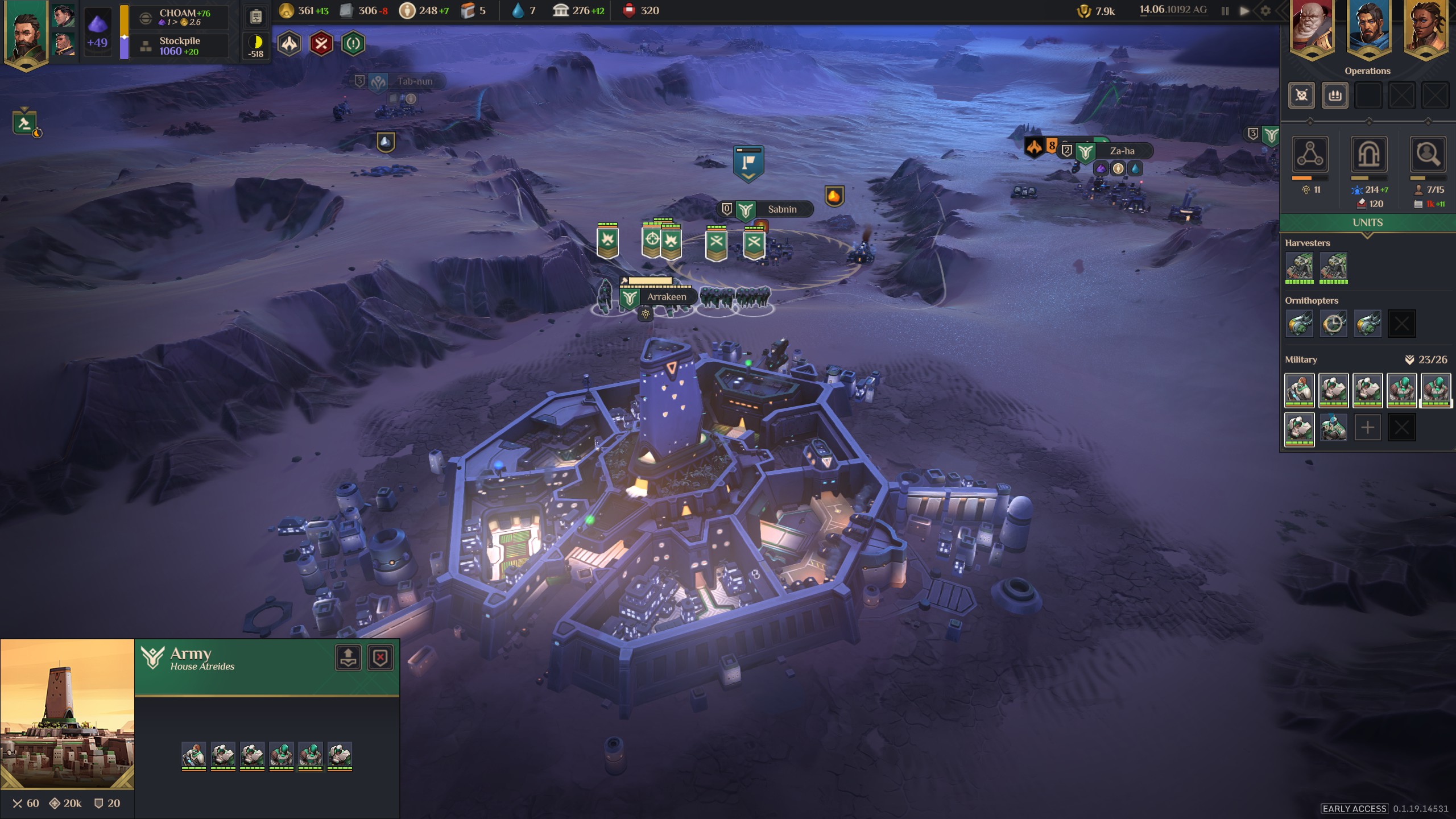
Task: Add a new military unit with plus slot
Action: (x=1367, y=428)
